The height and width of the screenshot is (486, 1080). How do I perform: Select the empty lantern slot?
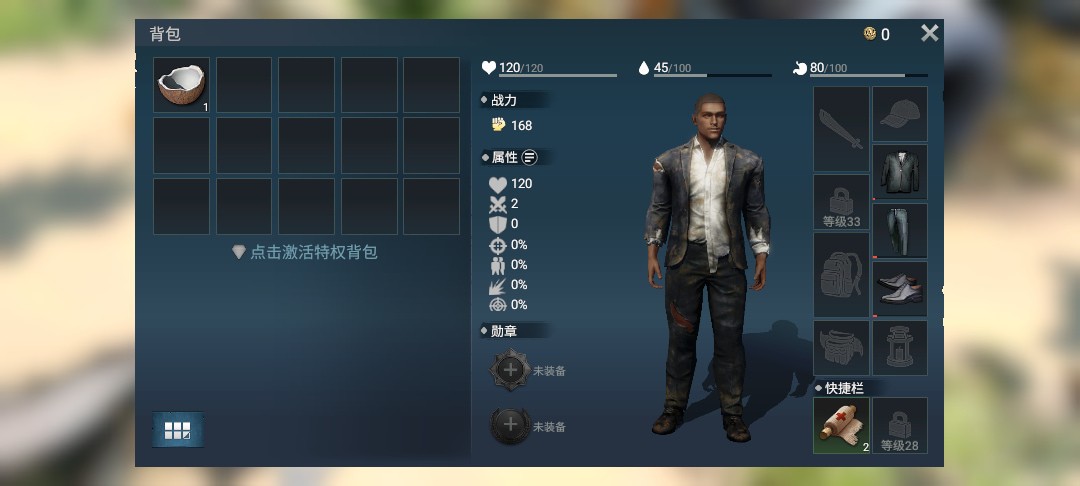point(900,346)
